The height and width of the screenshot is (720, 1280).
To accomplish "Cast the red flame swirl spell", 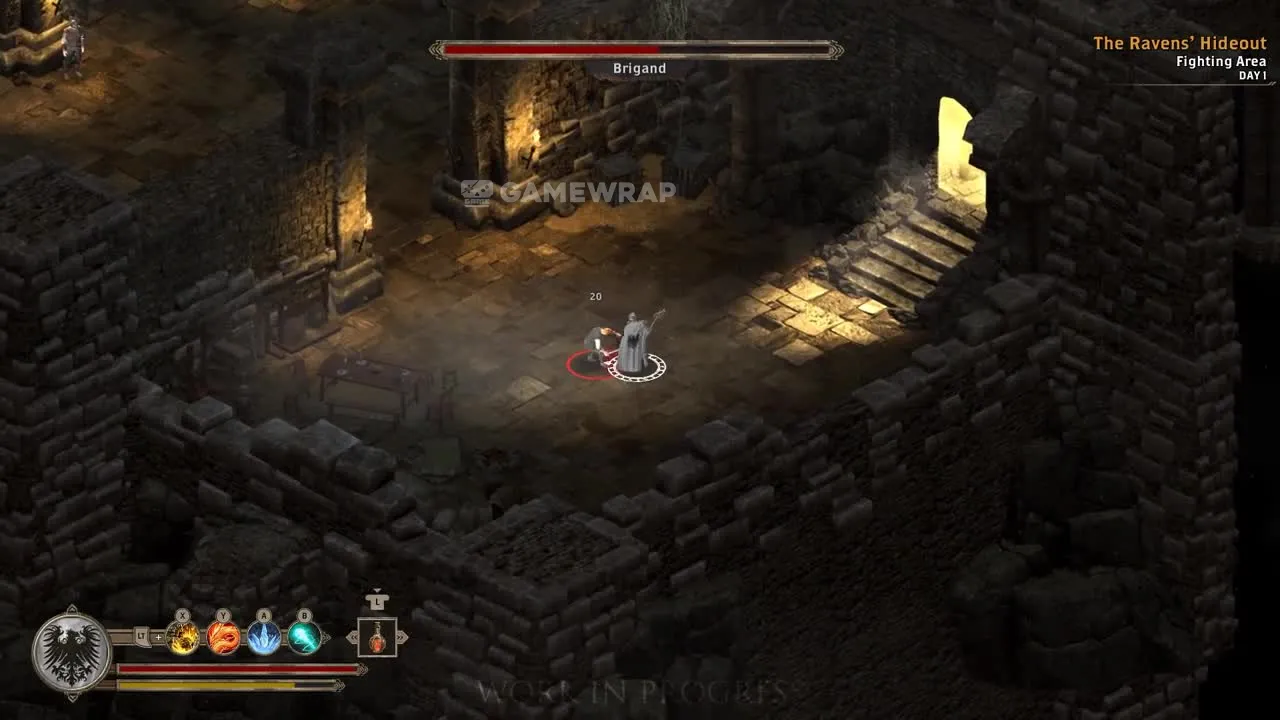I will tap(224, 637).
